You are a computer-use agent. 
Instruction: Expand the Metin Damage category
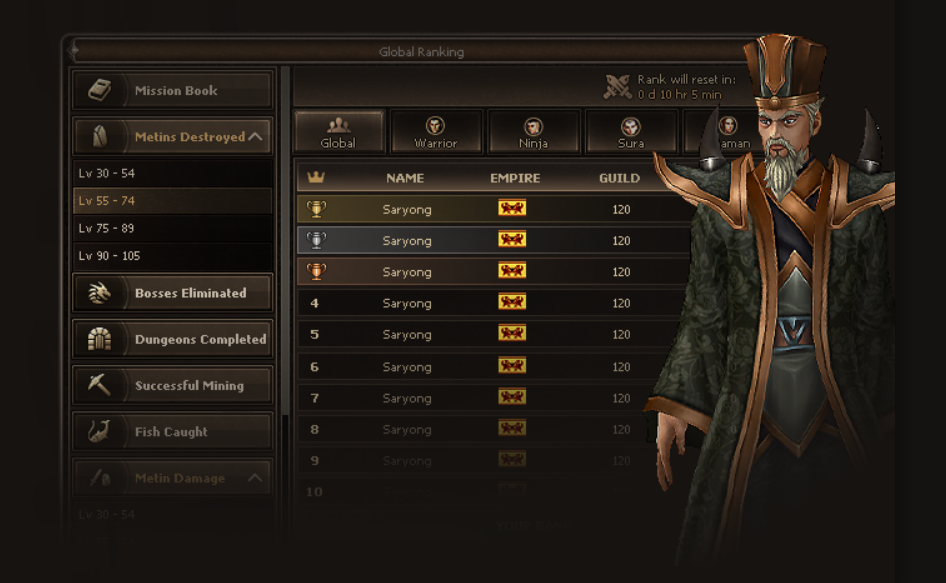pyautogui.click(x=172, y=478)
